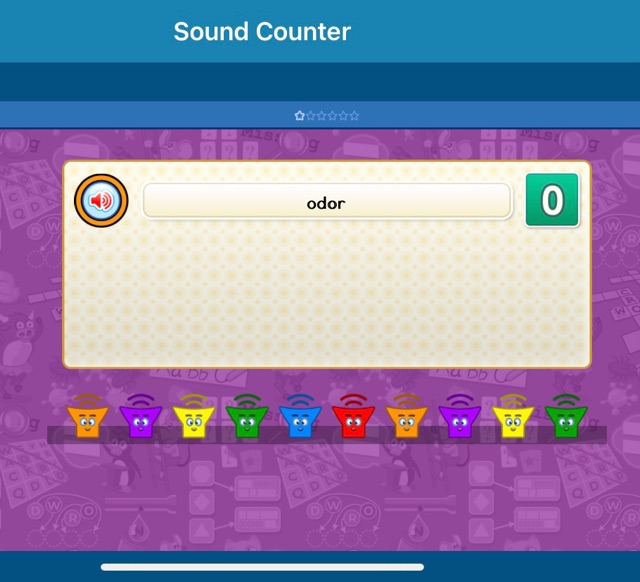This screenshot has width=640, height=582.
Task: Select the blue sound counter character
Action: coord(299,419)
